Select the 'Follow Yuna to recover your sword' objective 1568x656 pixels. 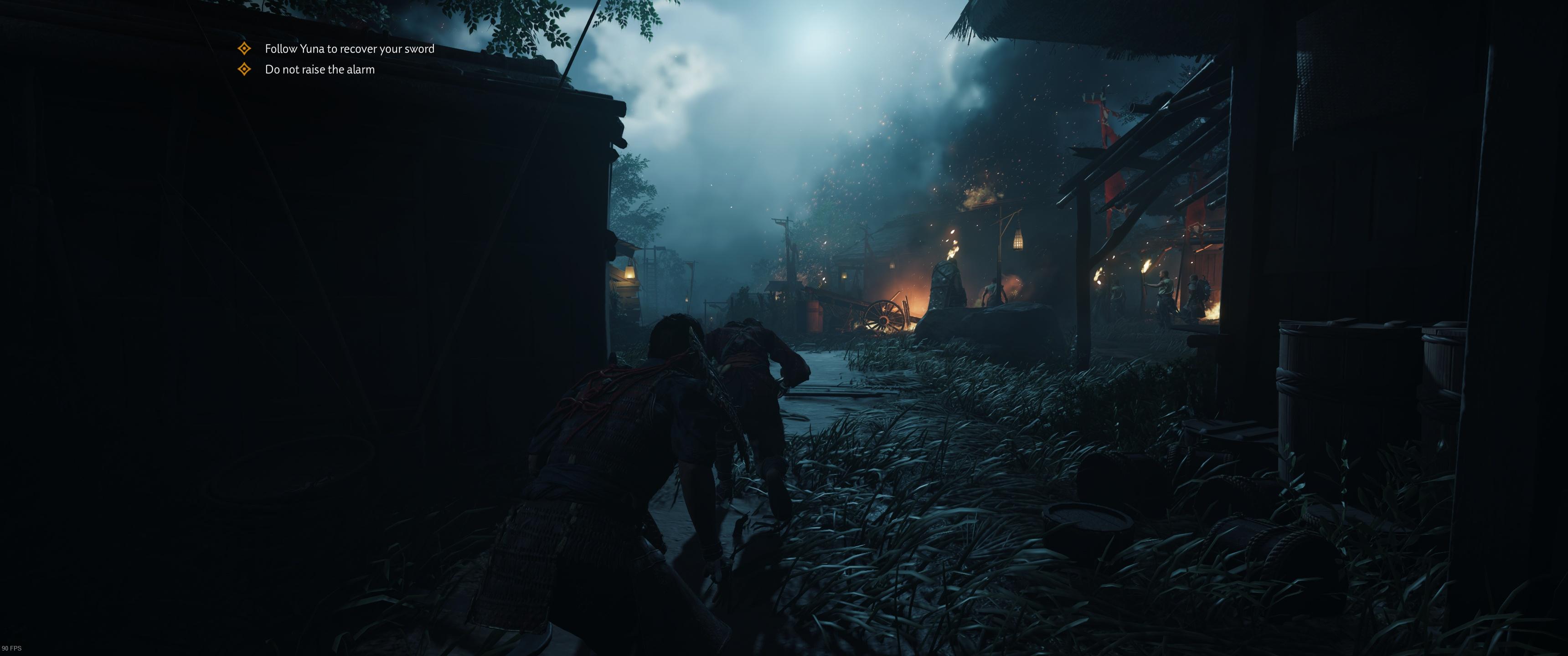coord(349,49)
